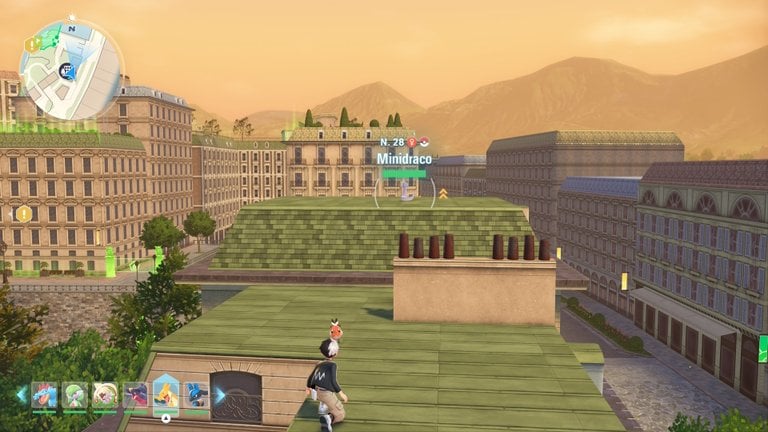Select the dark purple Pokémon party slot
768x432 pixels.
135,394
